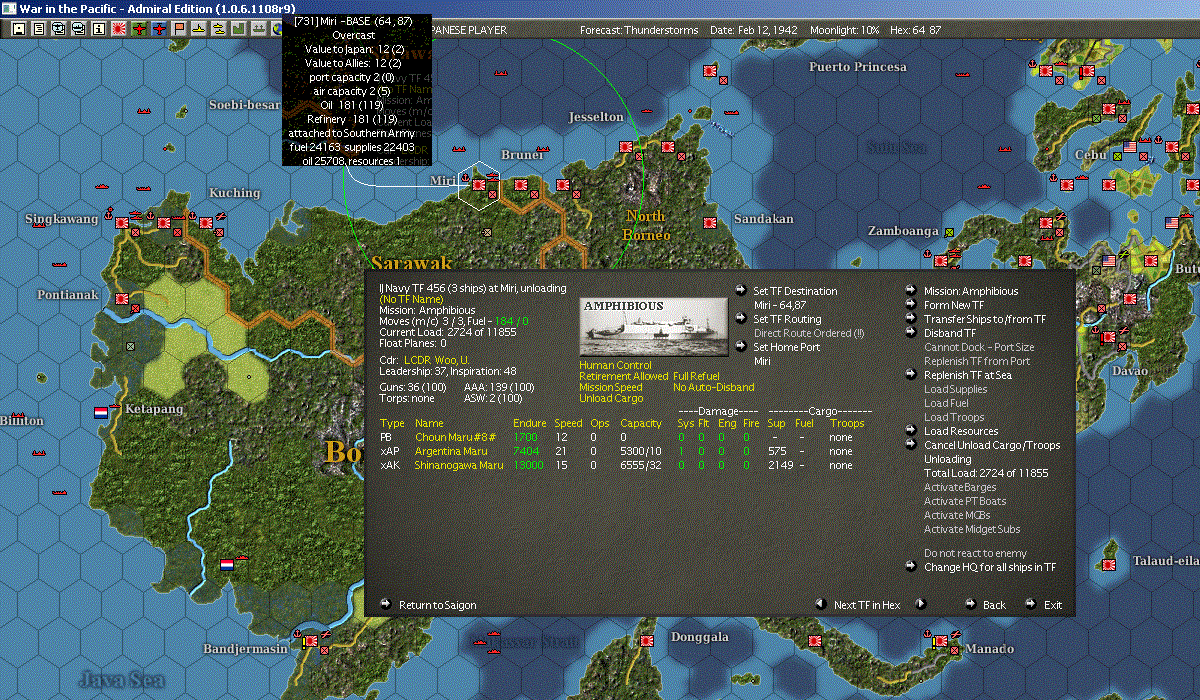
Task: Cancel Unload Cargo/Troops
Action: coord(992,445)
